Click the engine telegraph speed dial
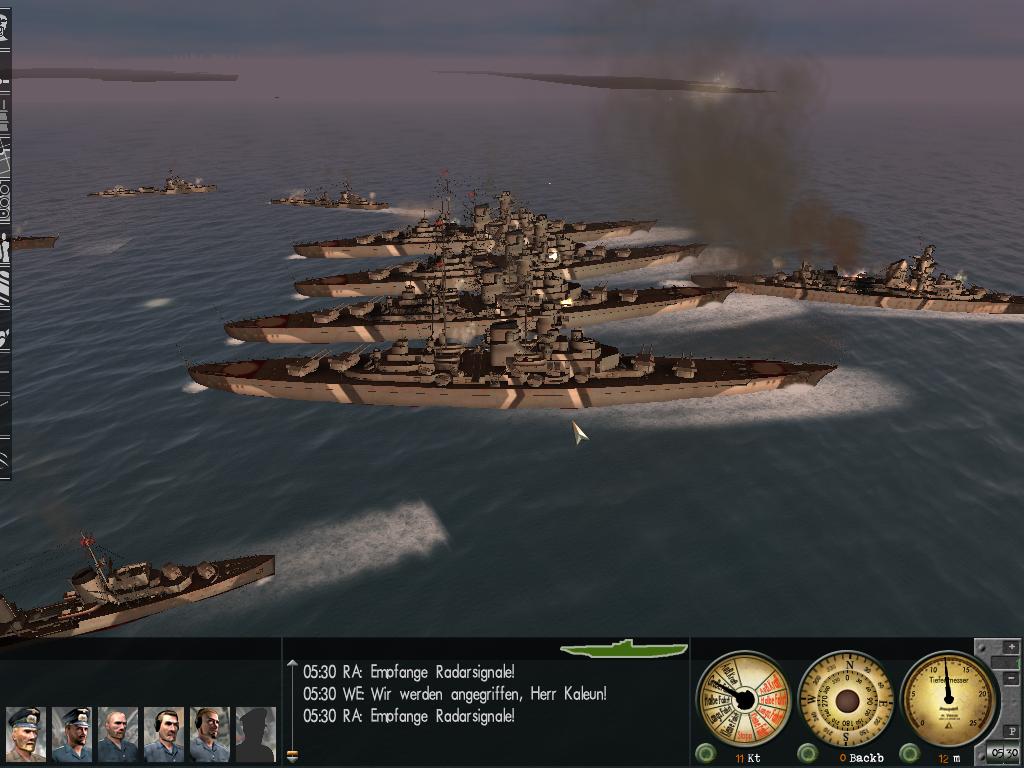 743,699
